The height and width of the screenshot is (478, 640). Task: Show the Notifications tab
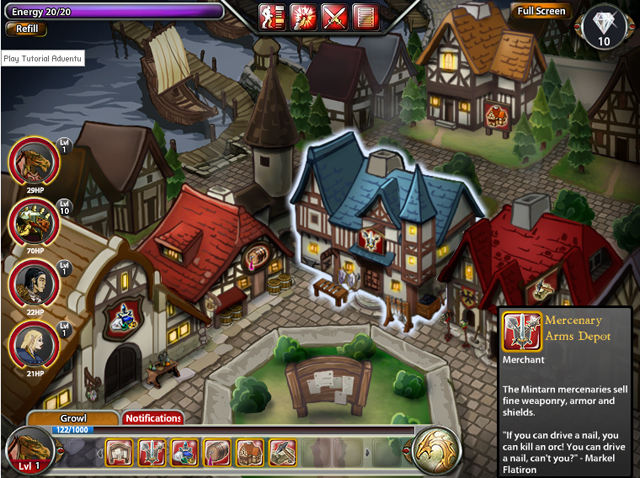153,419
